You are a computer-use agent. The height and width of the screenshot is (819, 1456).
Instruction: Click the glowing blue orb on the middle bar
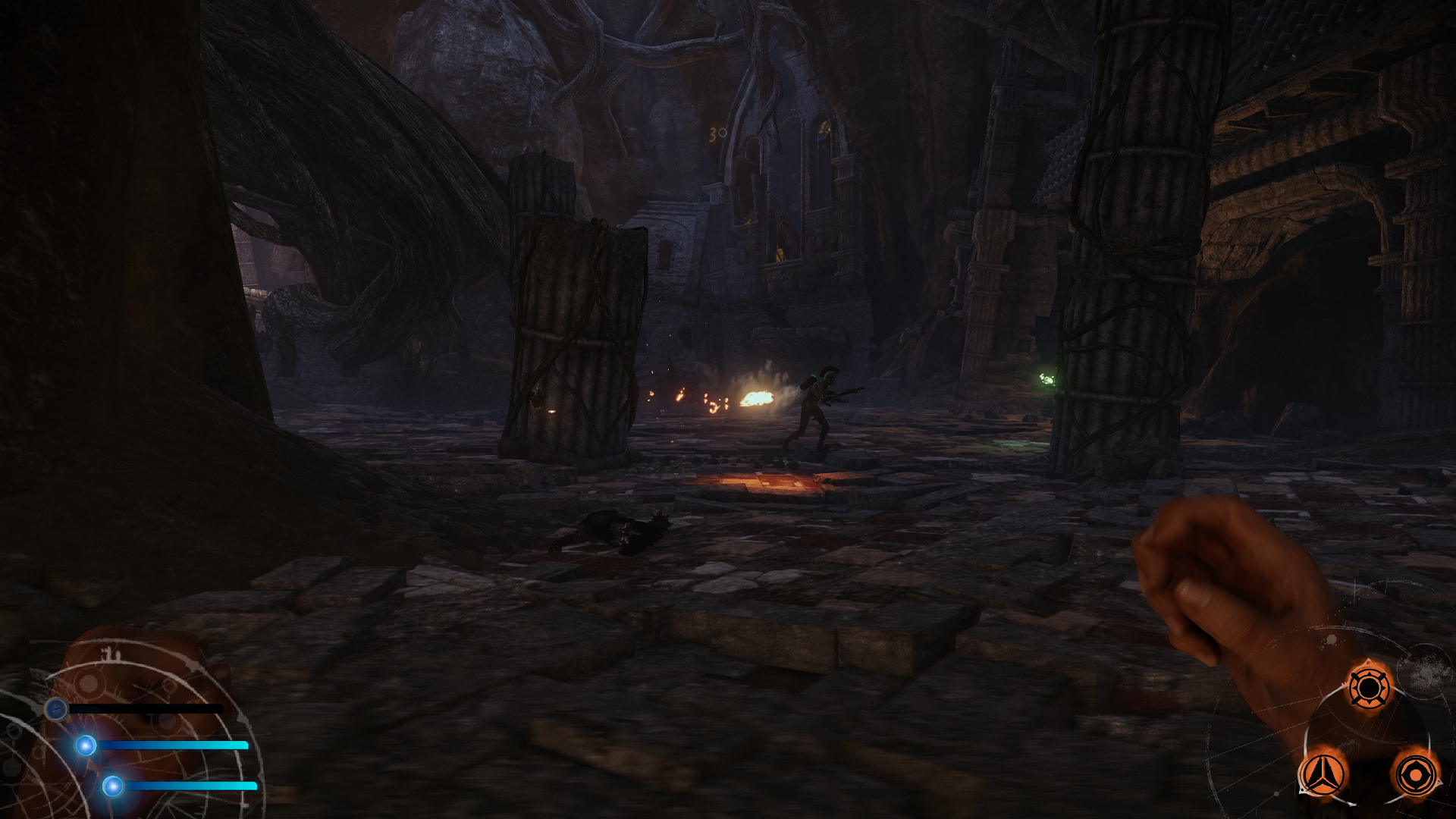(85, 746)
